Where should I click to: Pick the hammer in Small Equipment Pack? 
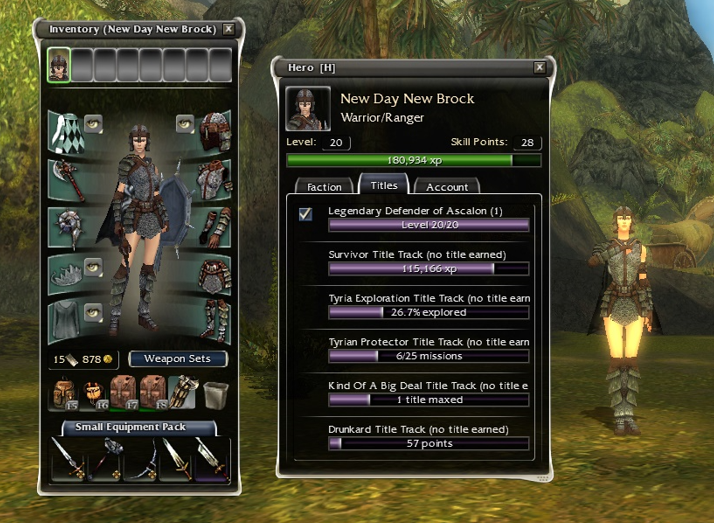click(x=104, y=461)
